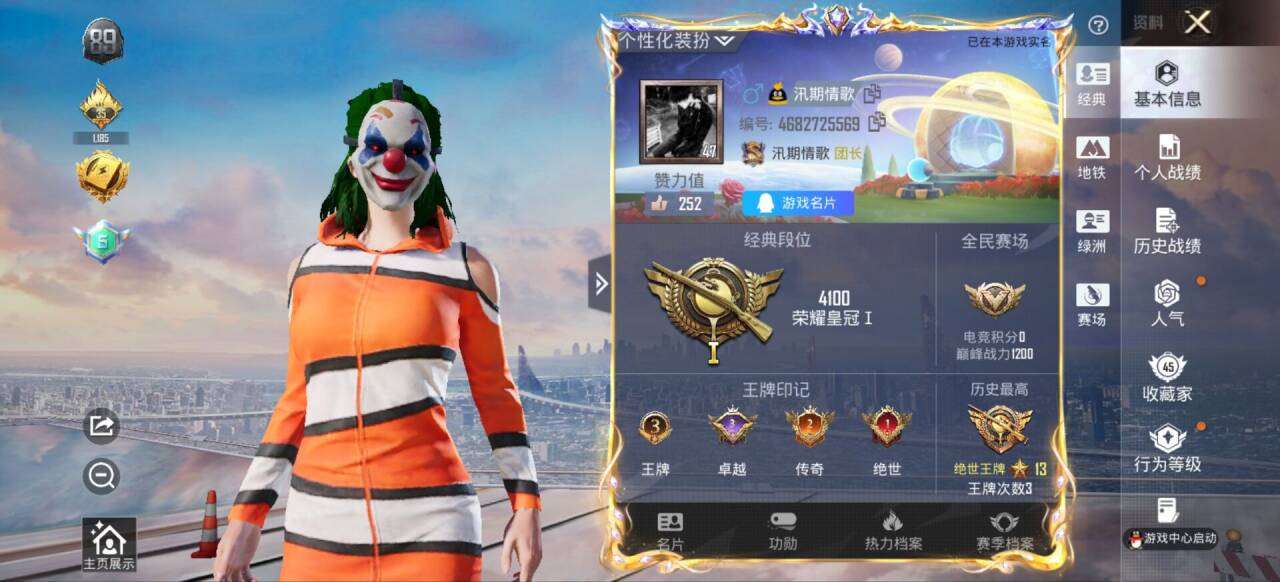This screenshot has height=582, width=1280.
Task: Click the share arrow icon
Action: click(x=102, y=426)
